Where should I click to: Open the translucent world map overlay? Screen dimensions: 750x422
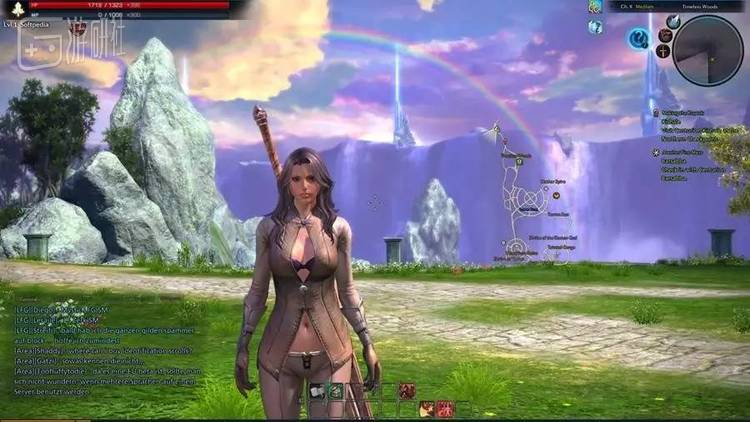(x=532, y=200)
